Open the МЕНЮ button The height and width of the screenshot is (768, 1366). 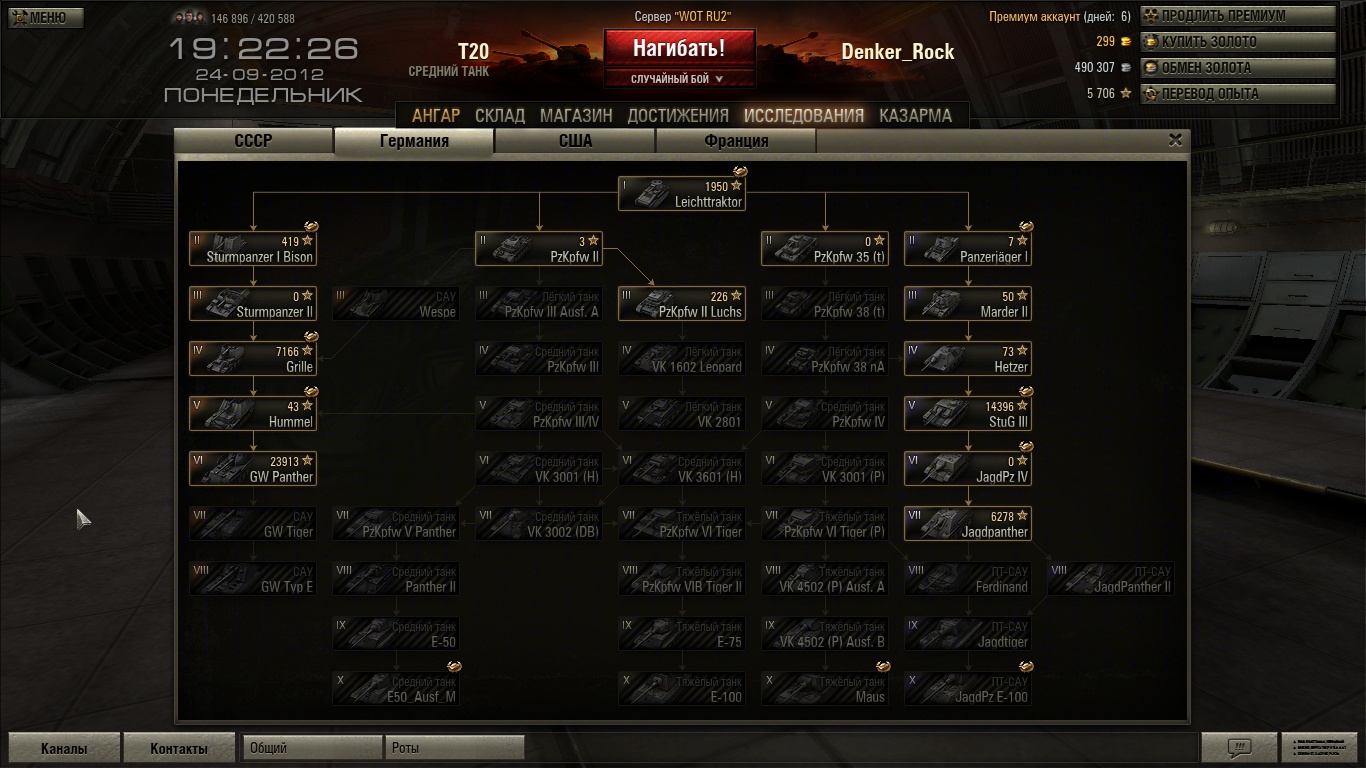(46, 17)
